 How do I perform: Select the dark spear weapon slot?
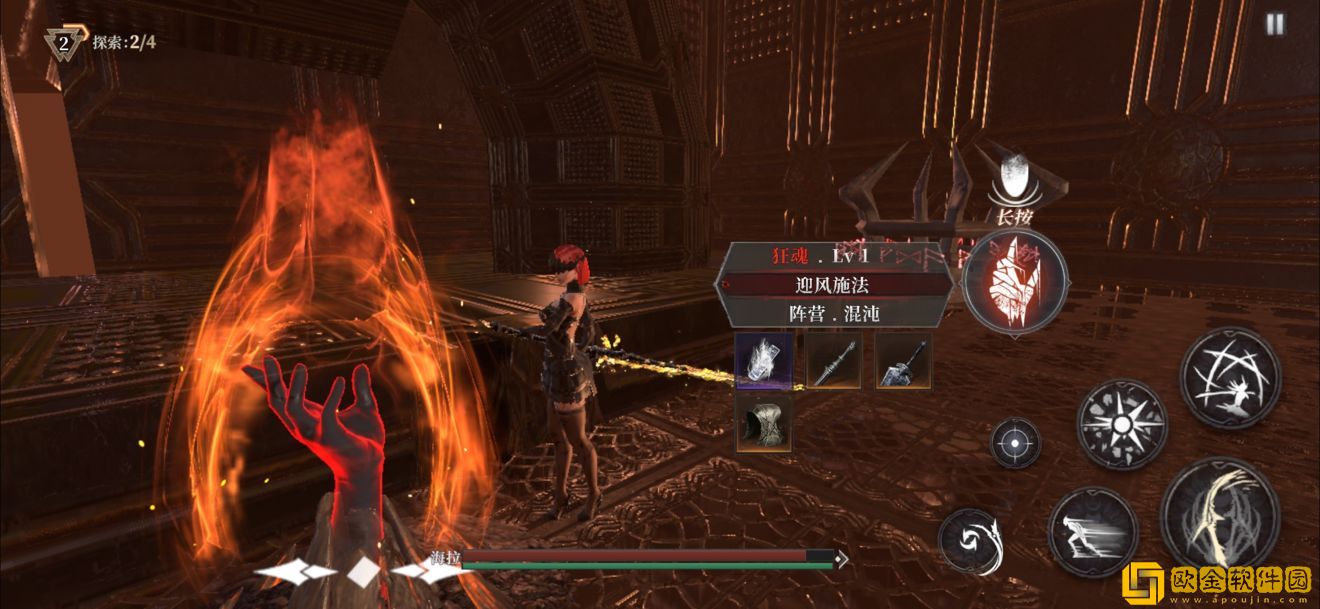coord(834,361)
